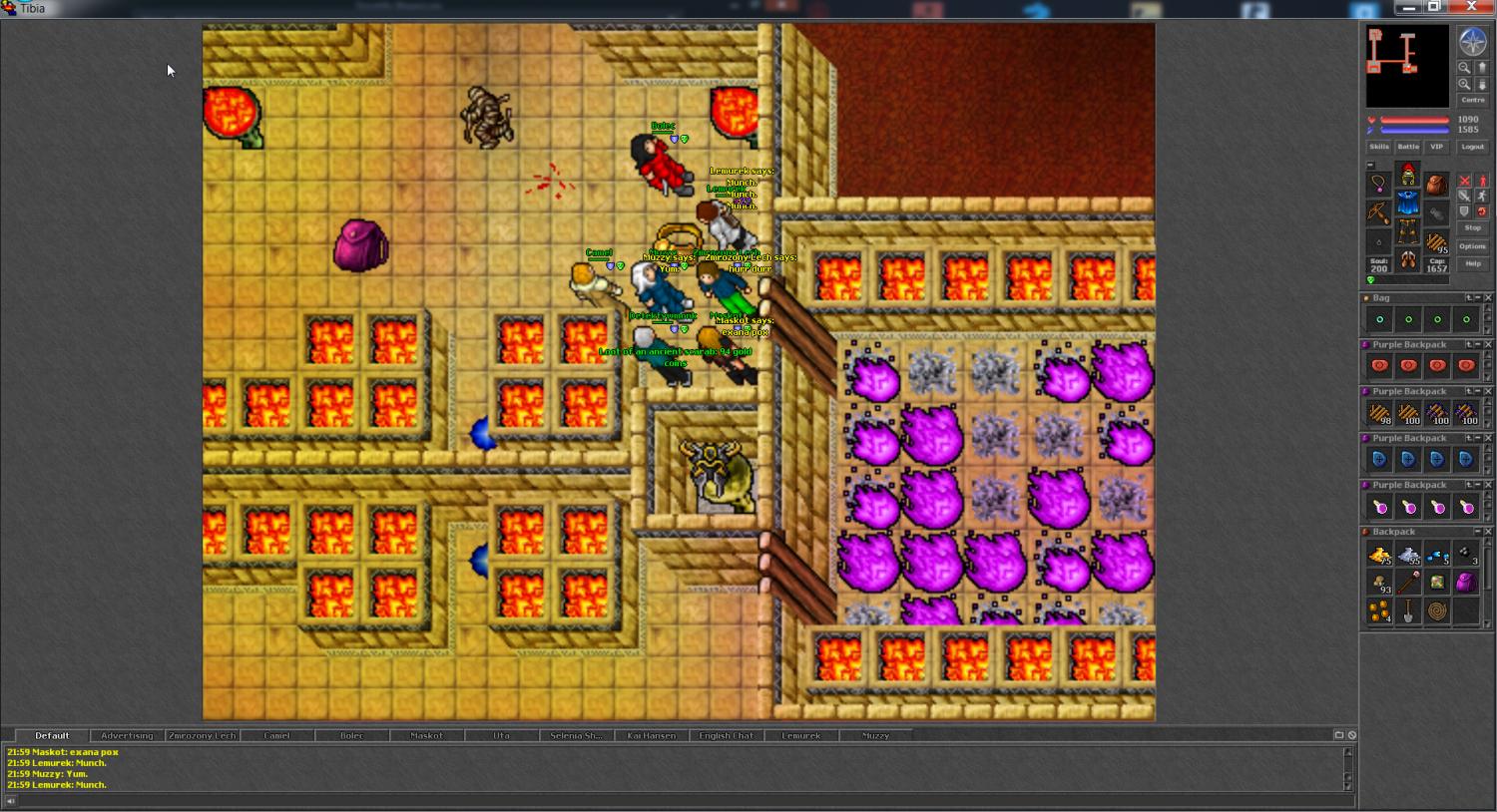Select the gold coins stack in Backpack

(x=1379, y=611)
